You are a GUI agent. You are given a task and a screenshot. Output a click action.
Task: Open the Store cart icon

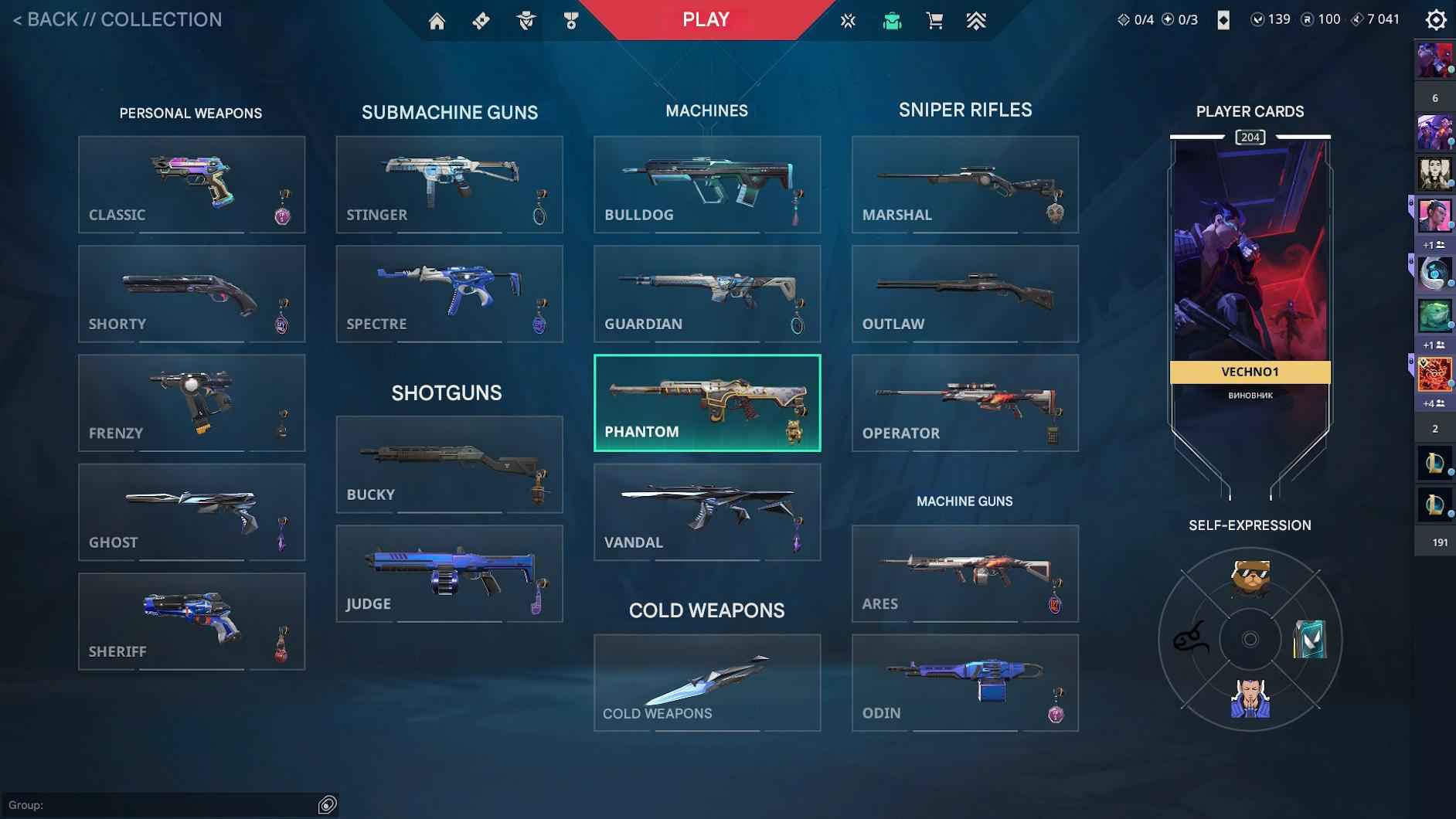[x=934, y=19]
